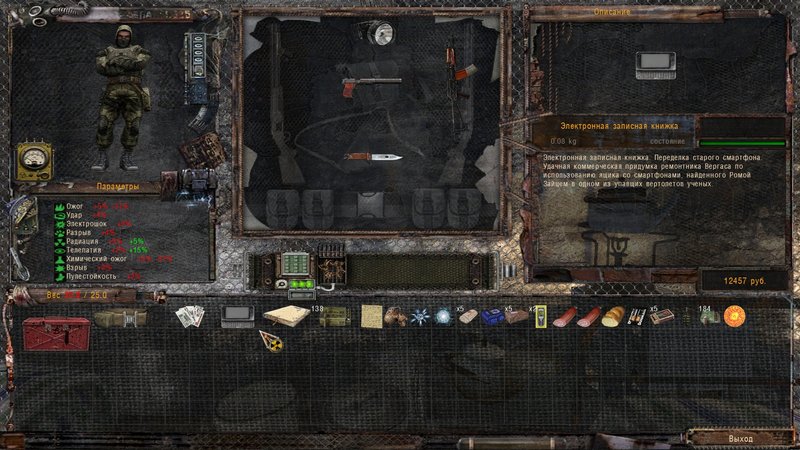Select the blue medkit item
The image size is (800, 450).
pos(491,316)
